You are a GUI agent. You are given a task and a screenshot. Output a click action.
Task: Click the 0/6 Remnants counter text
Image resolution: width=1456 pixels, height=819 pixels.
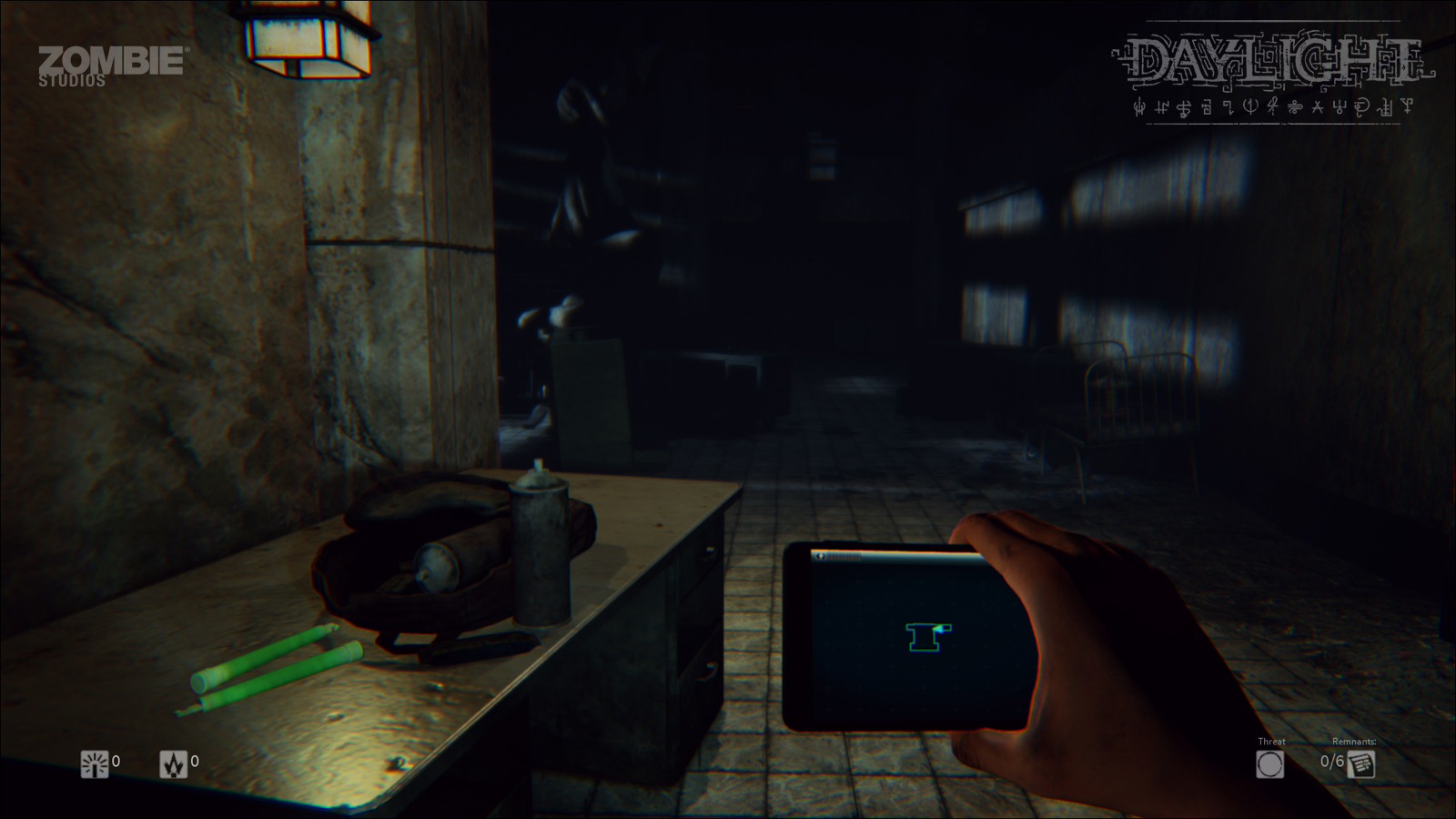(1332, 761)
